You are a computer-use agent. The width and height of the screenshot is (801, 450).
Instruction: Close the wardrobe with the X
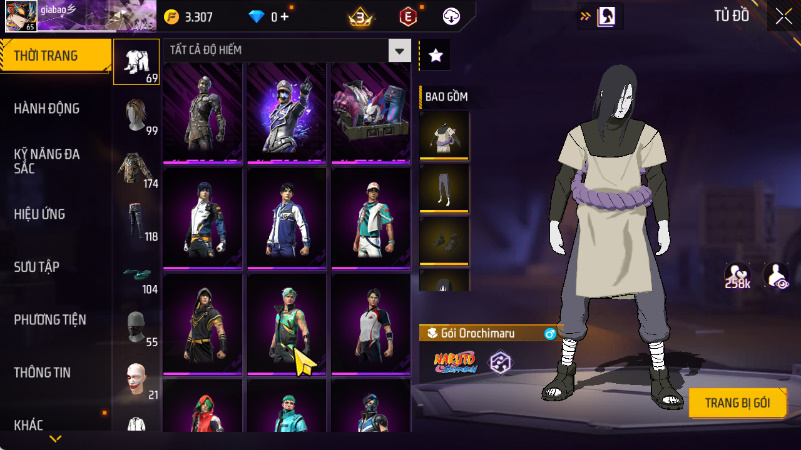click(x=782, y=16)
